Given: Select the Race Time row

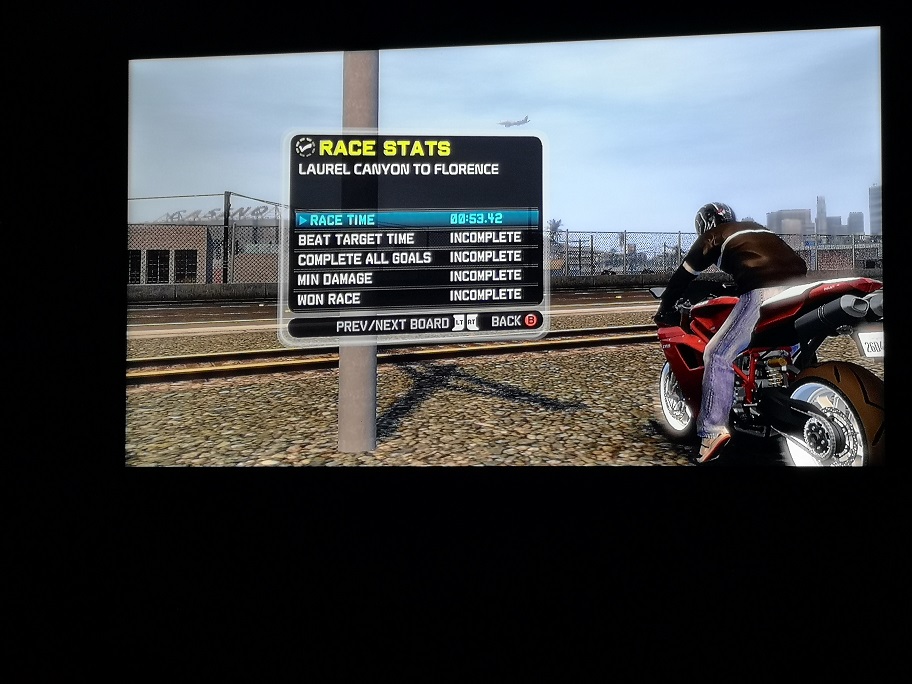Looking at the screenshot, I should click(416, 219).
